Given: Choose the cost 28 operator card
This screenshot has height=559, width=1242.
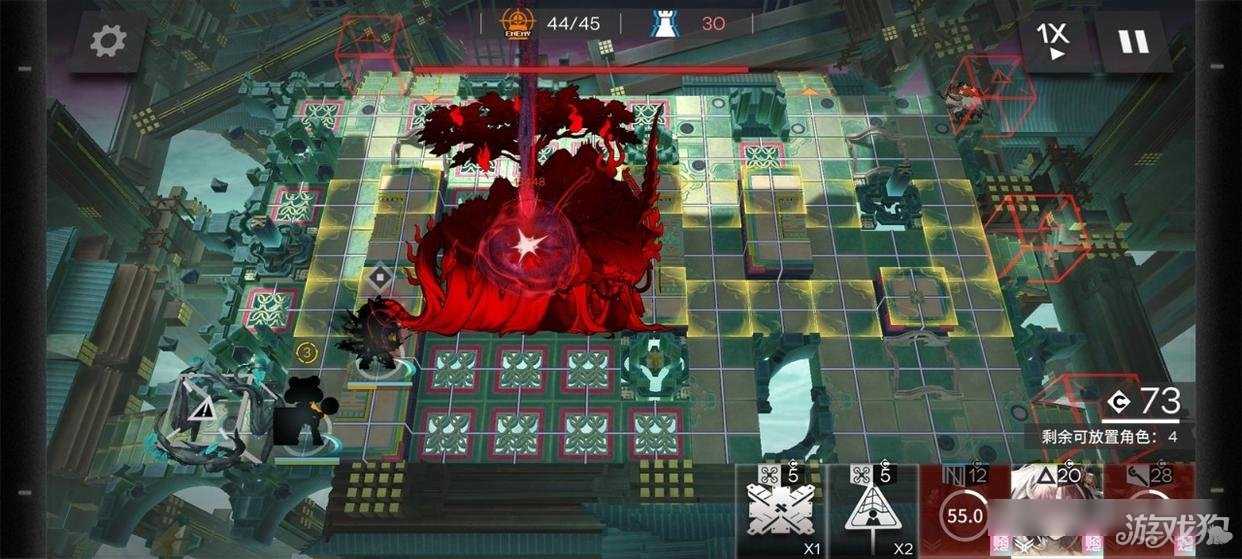Looking at the screenshot, I should pyautogui.click(x=1148, y=512).
